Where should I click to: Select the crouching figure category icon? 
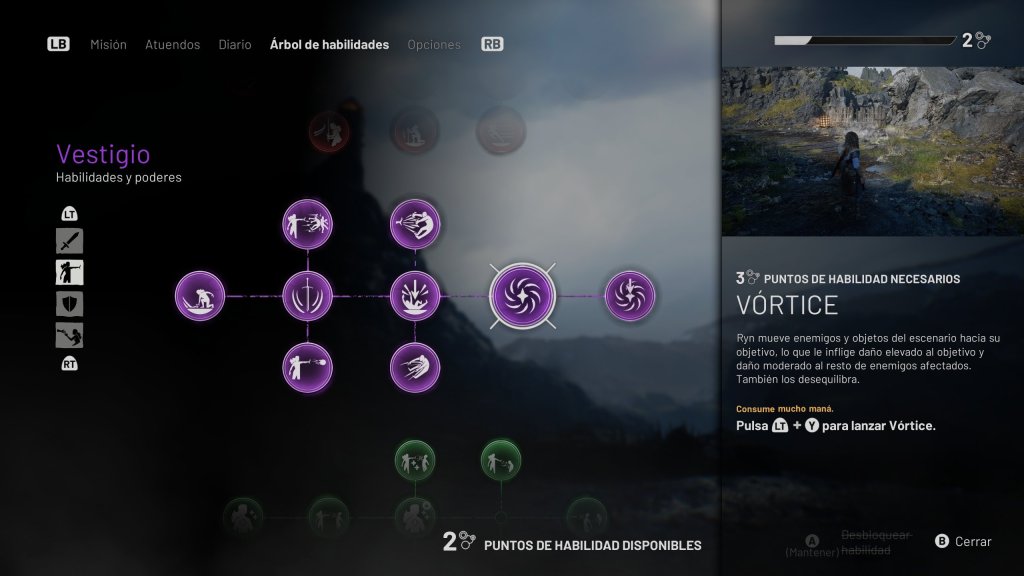pyautogui.click(x=70, y=335)
